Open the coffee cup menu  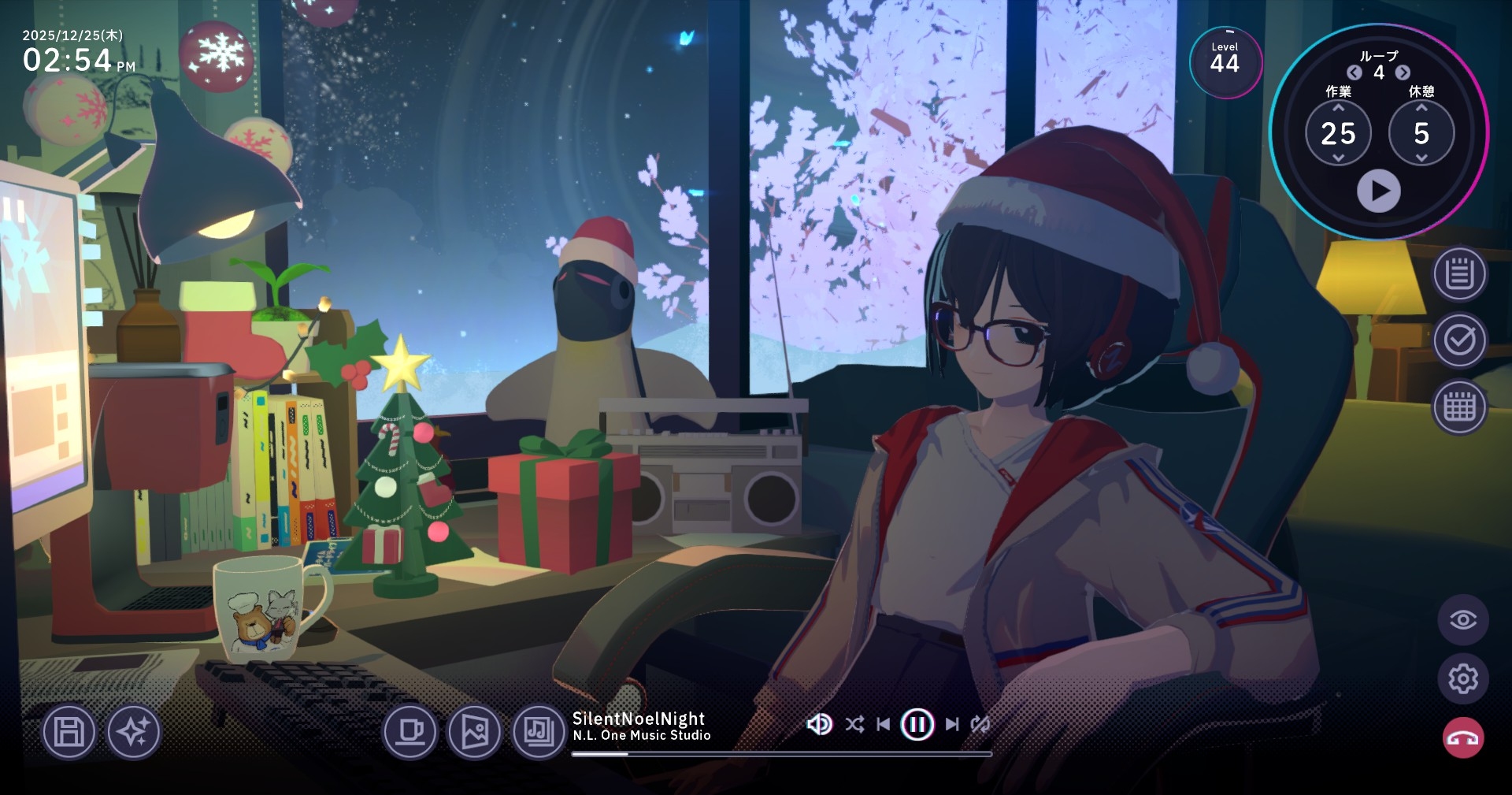click(x=409, y=732)
